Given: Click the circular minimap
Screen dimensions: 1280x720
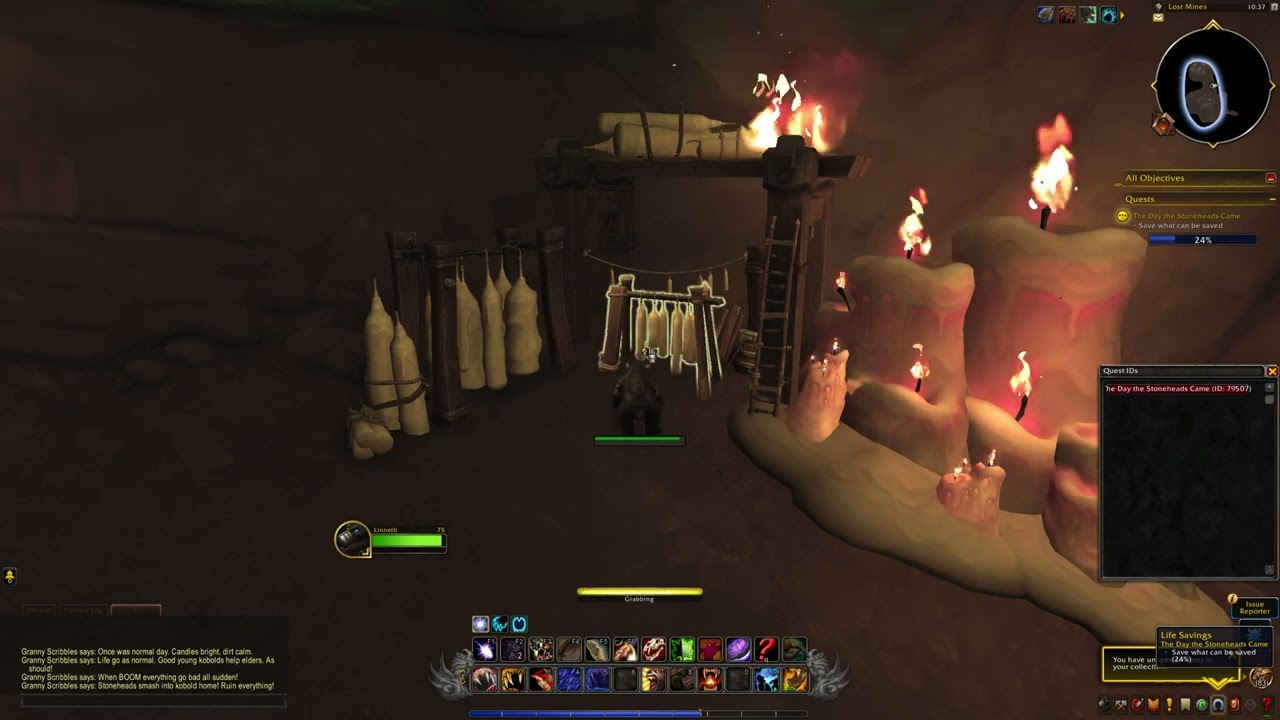Looking at the screenshot, I should (1212, 87).
